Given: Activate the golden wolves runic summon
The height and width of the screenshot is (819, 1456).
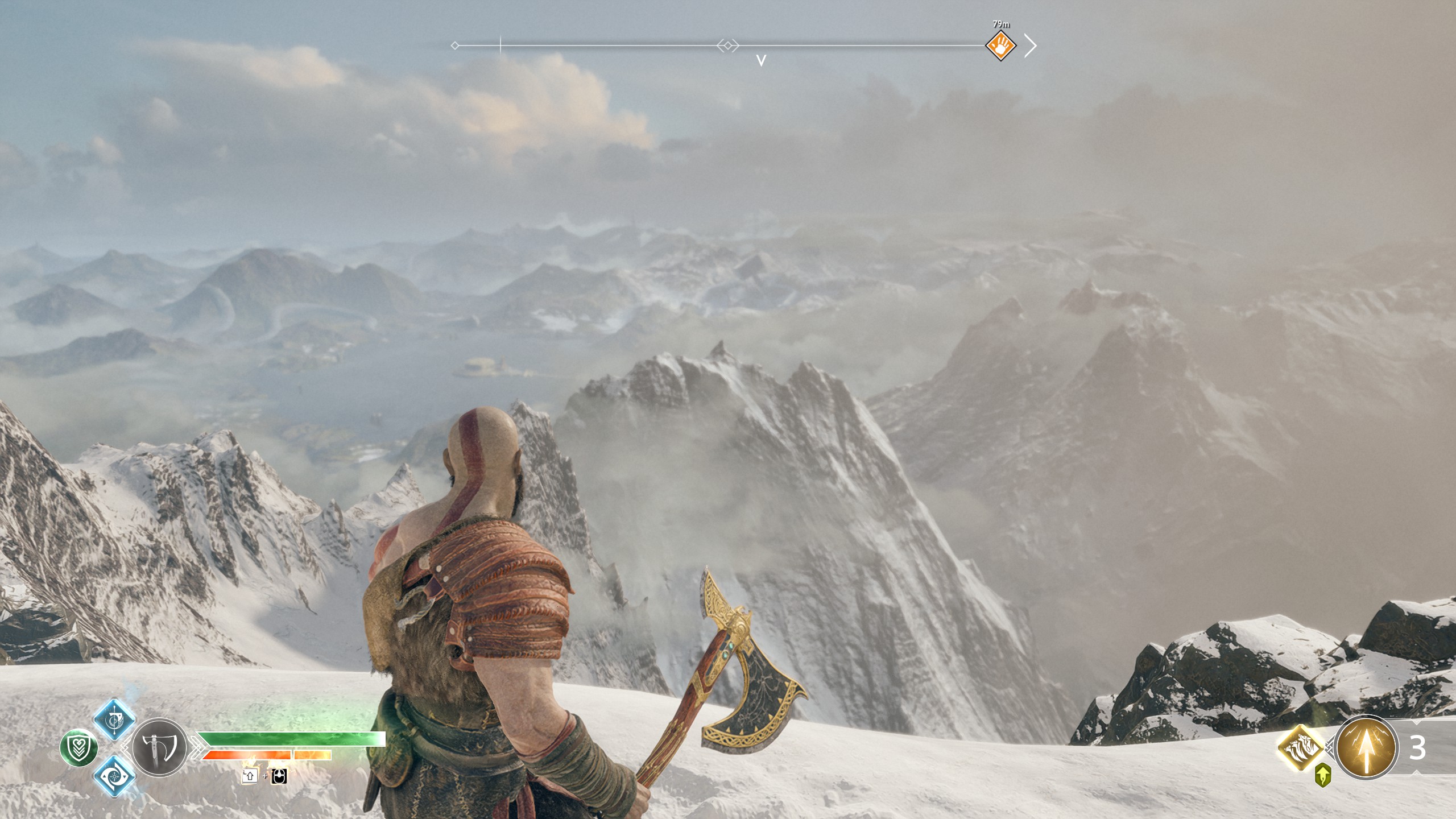Looking at the screenshot, I should coord(1301,747).
